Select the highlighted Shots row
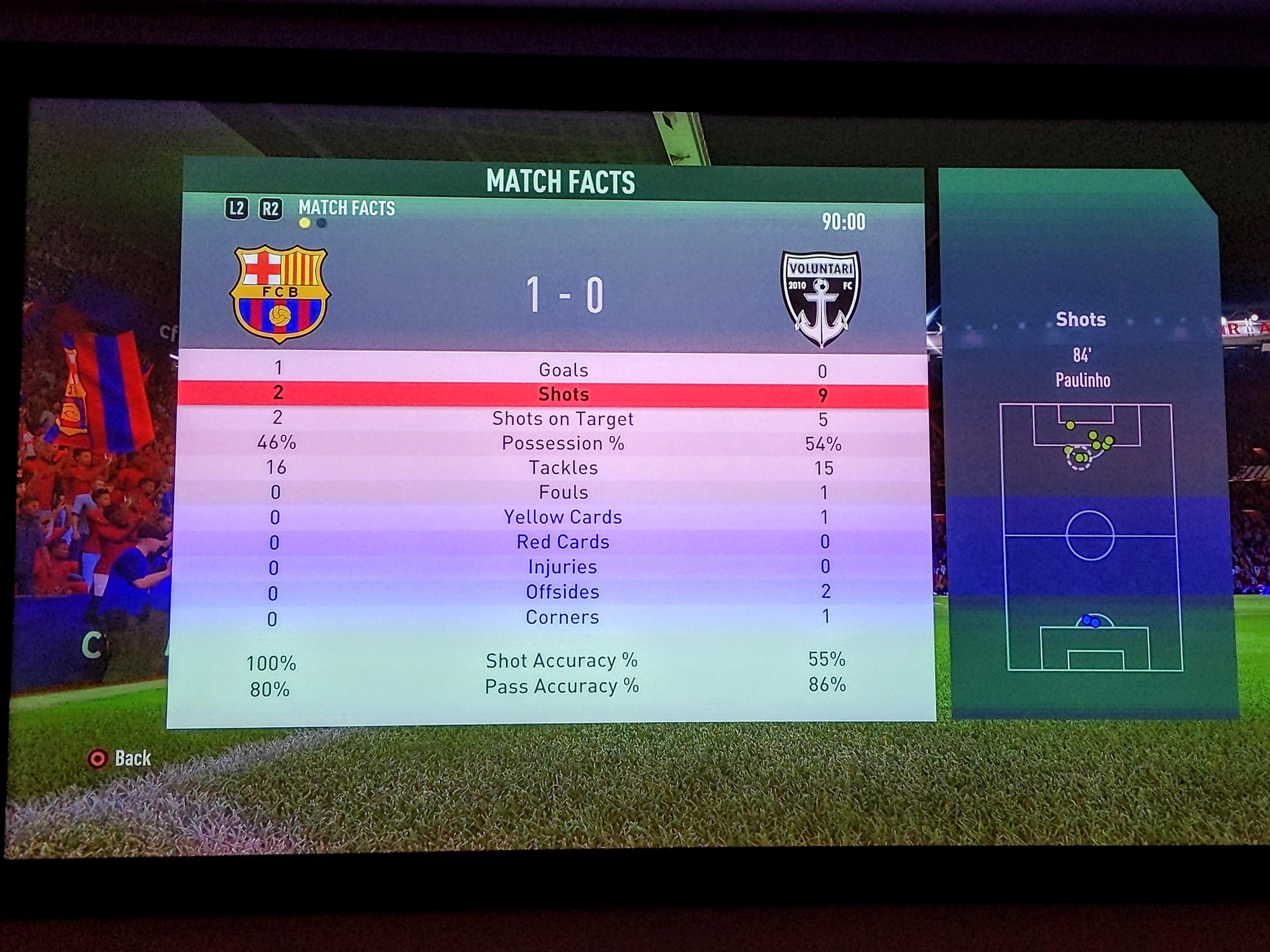This screenshot has height=952, width=1270. click(x=562, y=394)
